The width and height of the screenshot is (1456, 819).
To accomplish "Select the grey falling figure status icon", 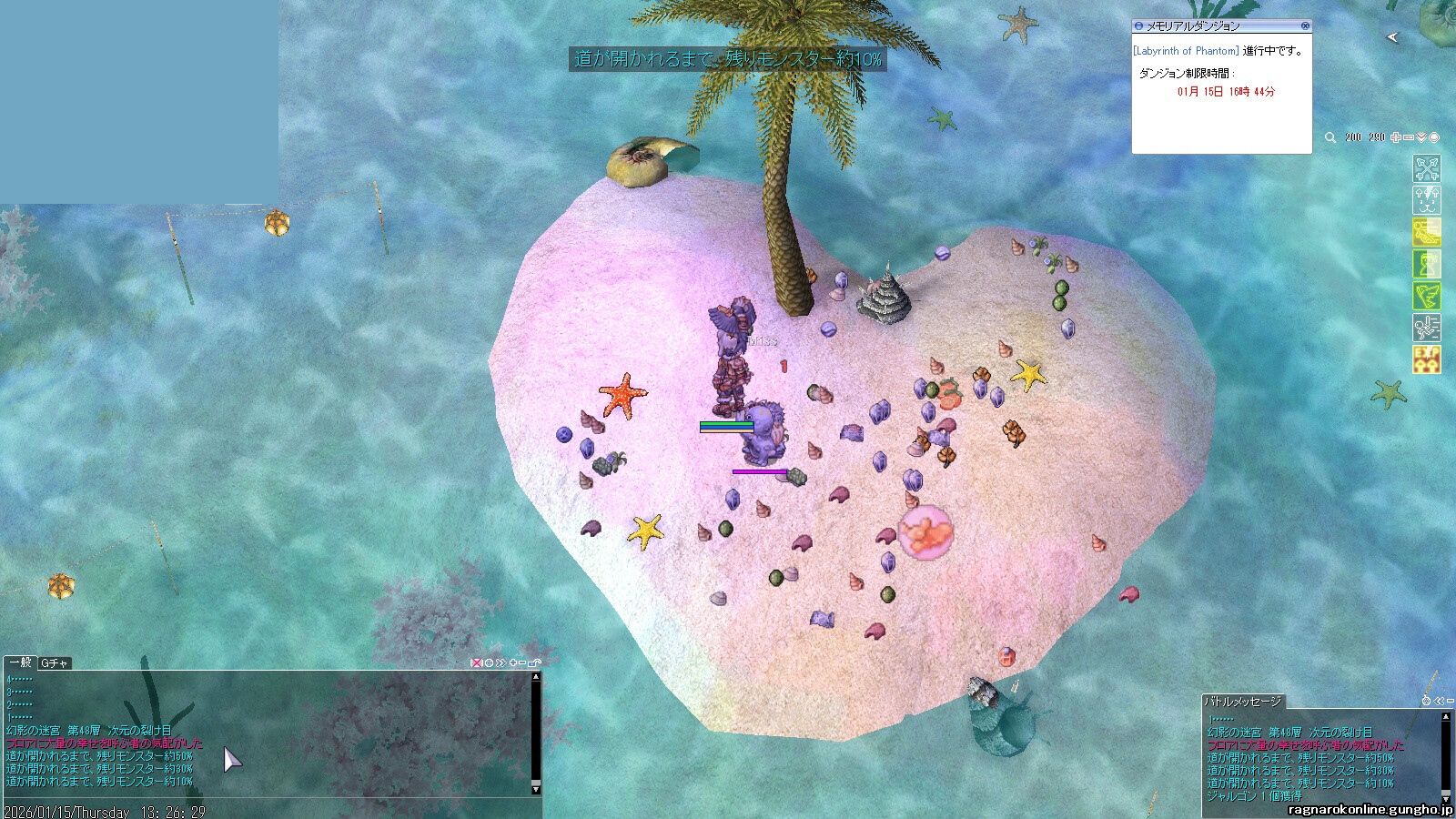I will coord(1426,328).
